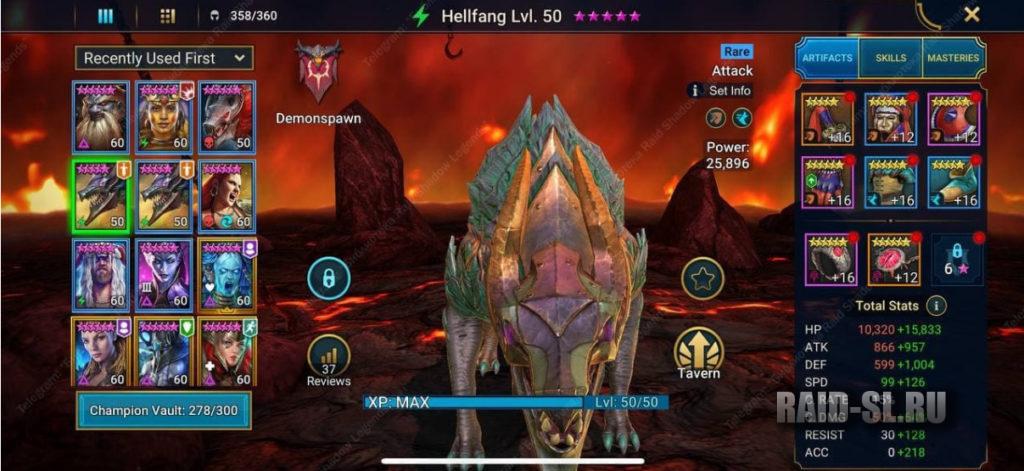Switch to the three-column list view

pyautogui.click(x=105, y=16)
